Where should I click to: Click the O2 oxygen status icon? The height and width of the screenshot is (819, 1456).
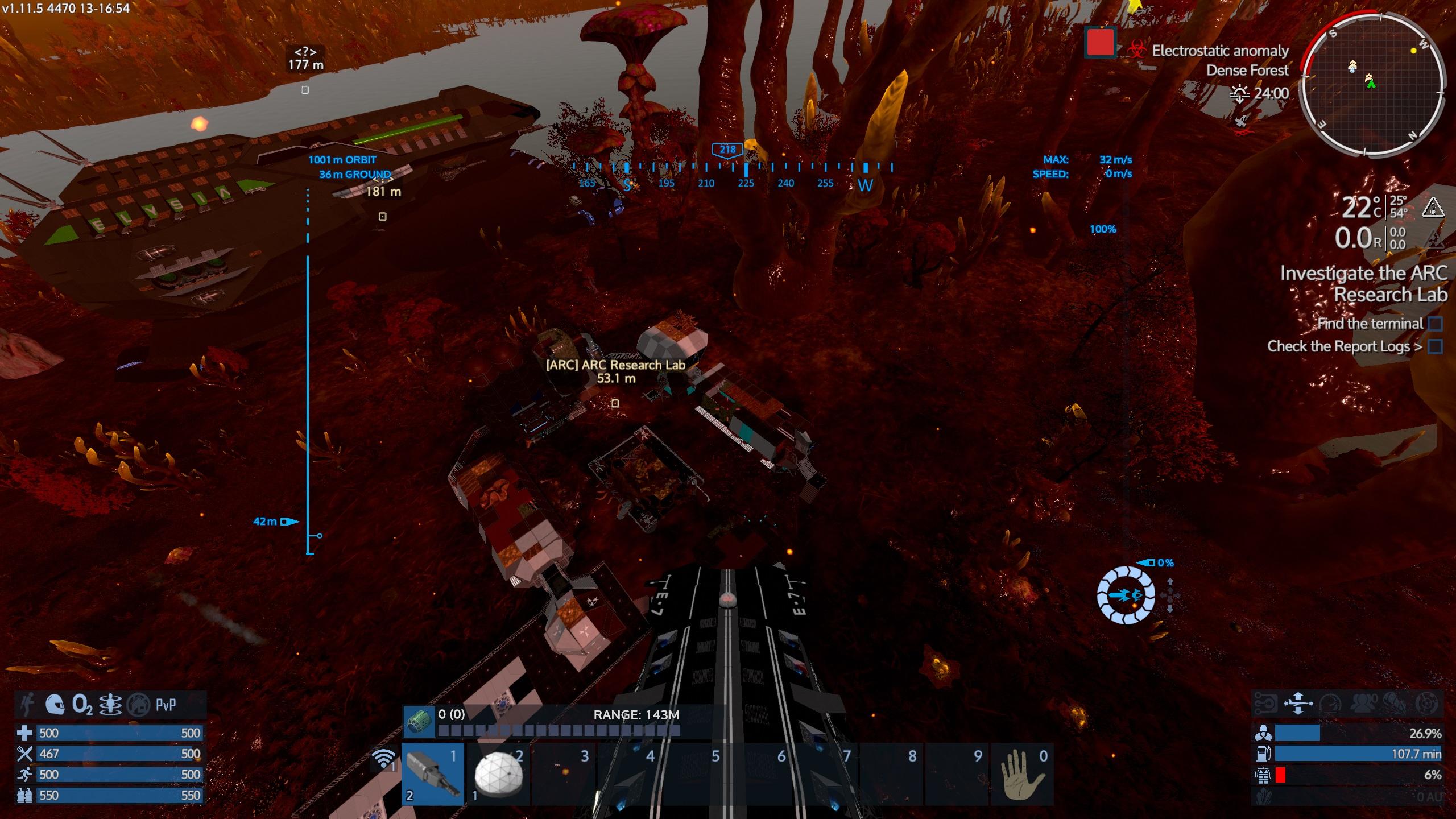point(83,705)
